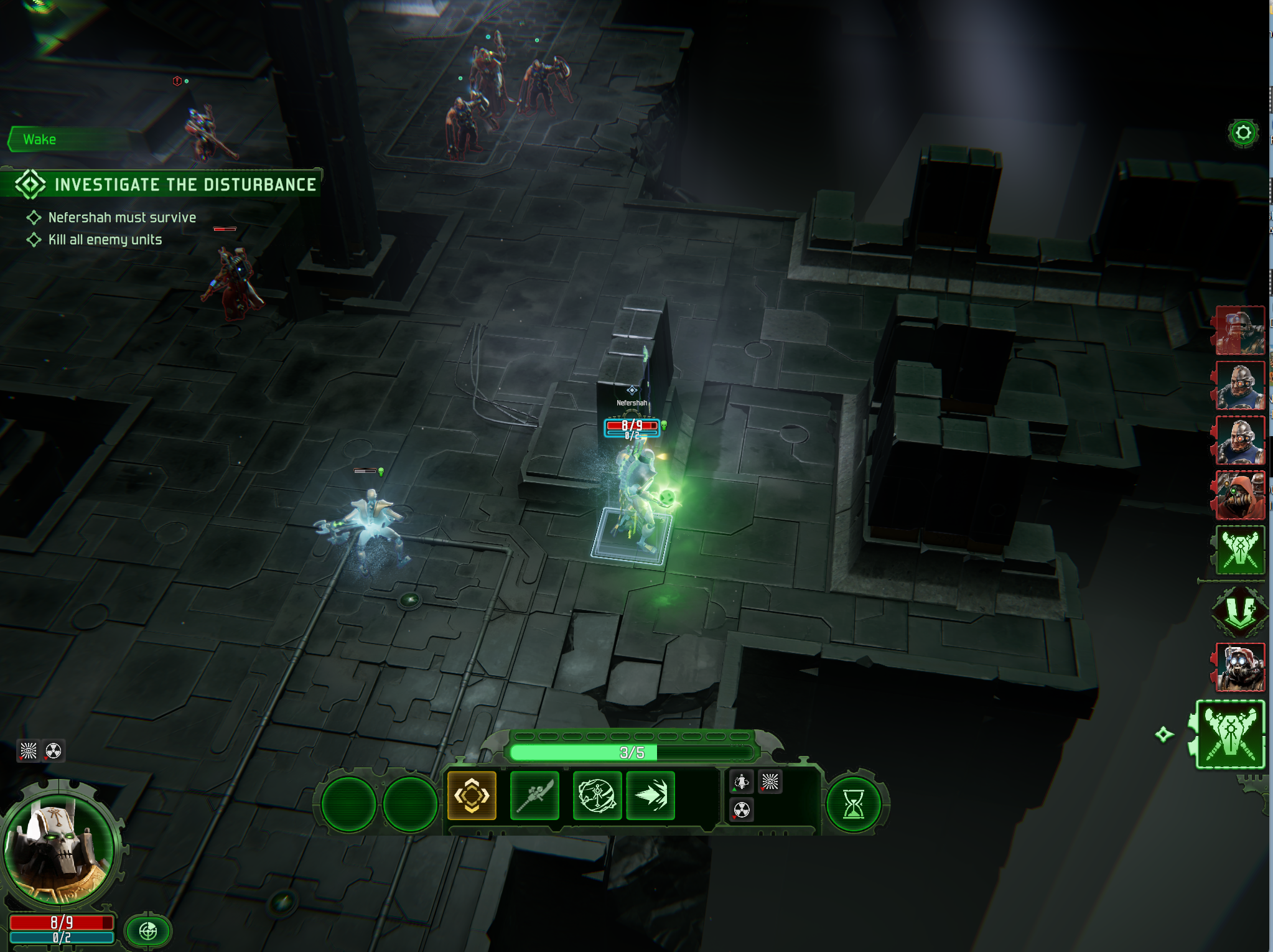Image resolution: width=1273 pixels, height=952 pixels.
Task: Inspect the radiant eye status above portrait
Action: 28,751
